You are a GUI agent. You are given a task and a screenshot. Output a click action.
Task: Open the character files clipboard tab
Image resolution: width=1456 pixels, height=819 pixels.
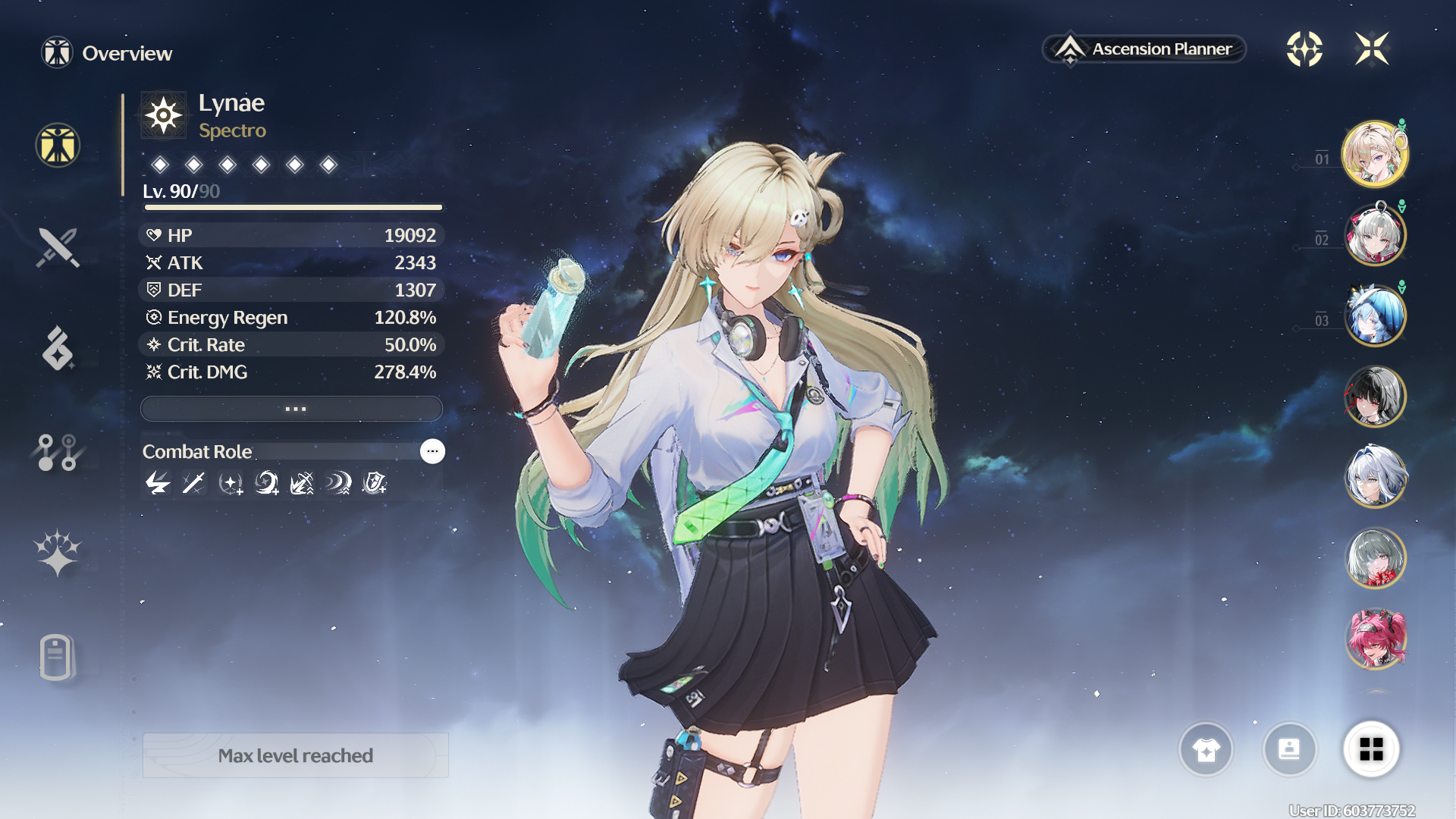[56, 657]
